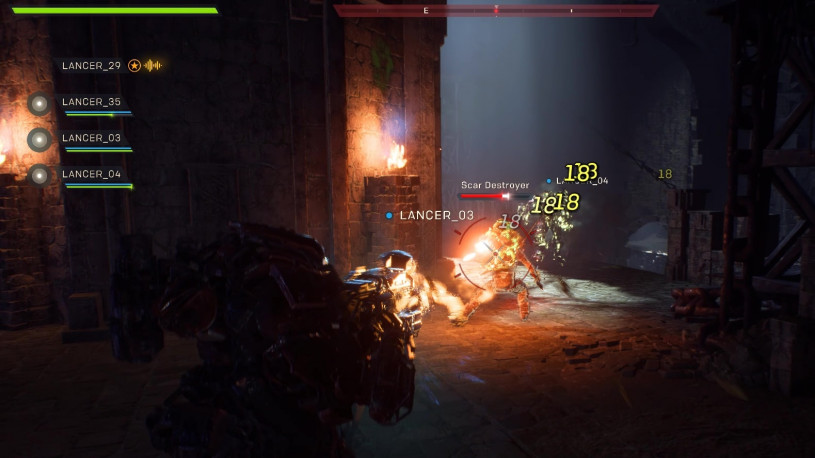Click the voice chat waveform icon
Viewport: 815px width, 458px height.
(x=153, y=66)
